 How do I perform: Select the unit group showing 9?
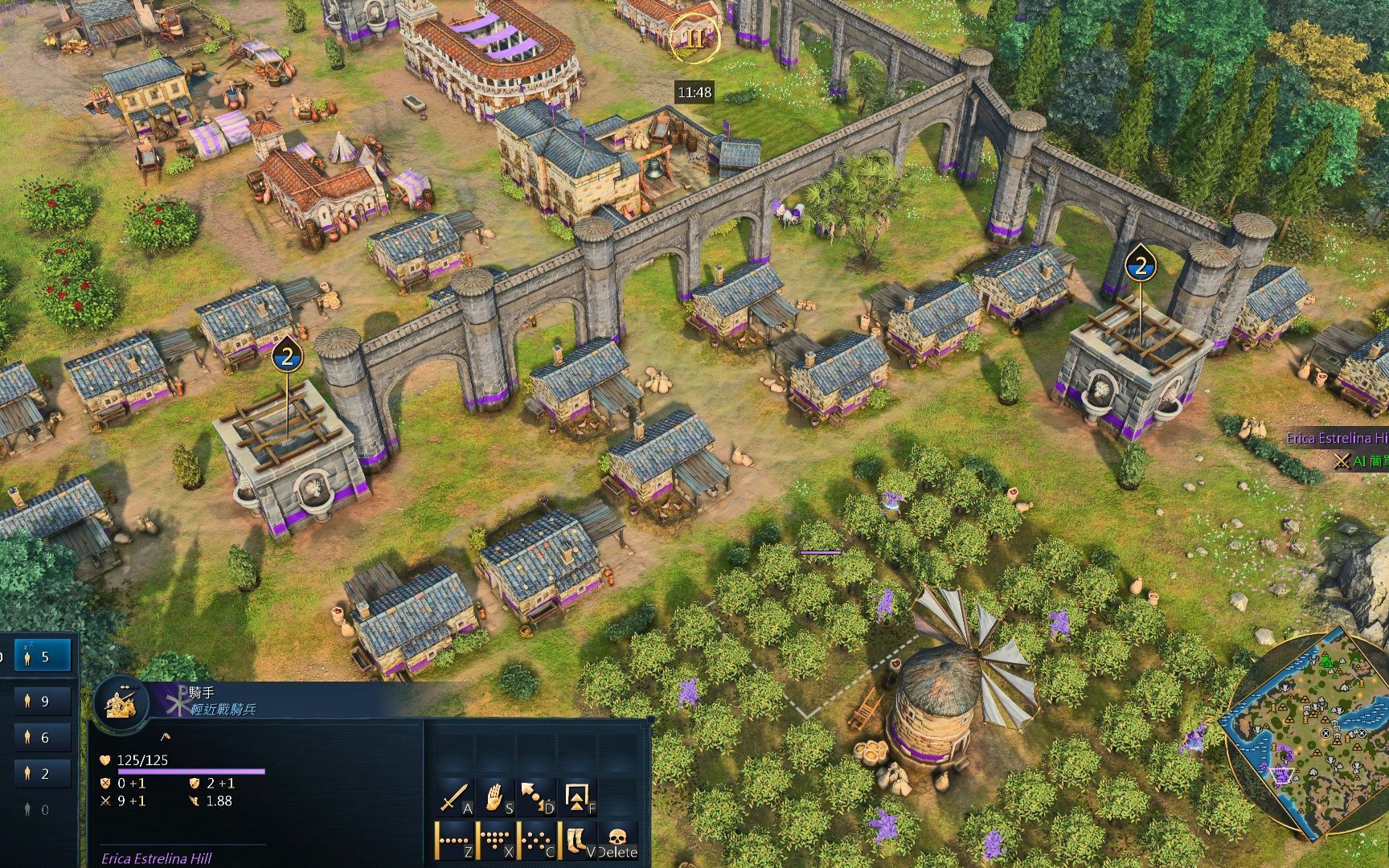click(42, 701)
